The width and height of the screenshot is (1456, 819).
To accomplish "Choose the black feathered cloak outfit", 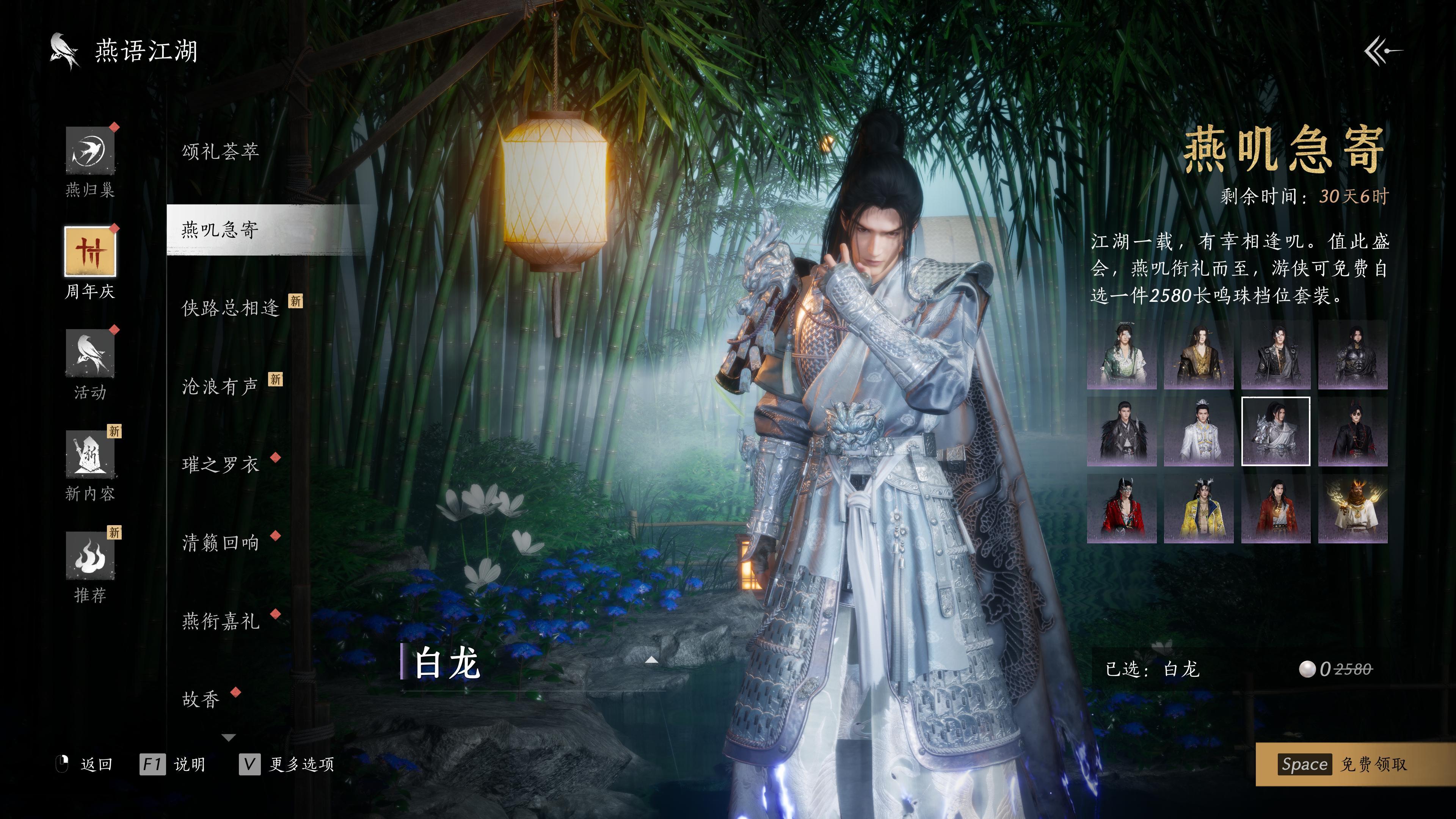I will [x=1122, y=431].
